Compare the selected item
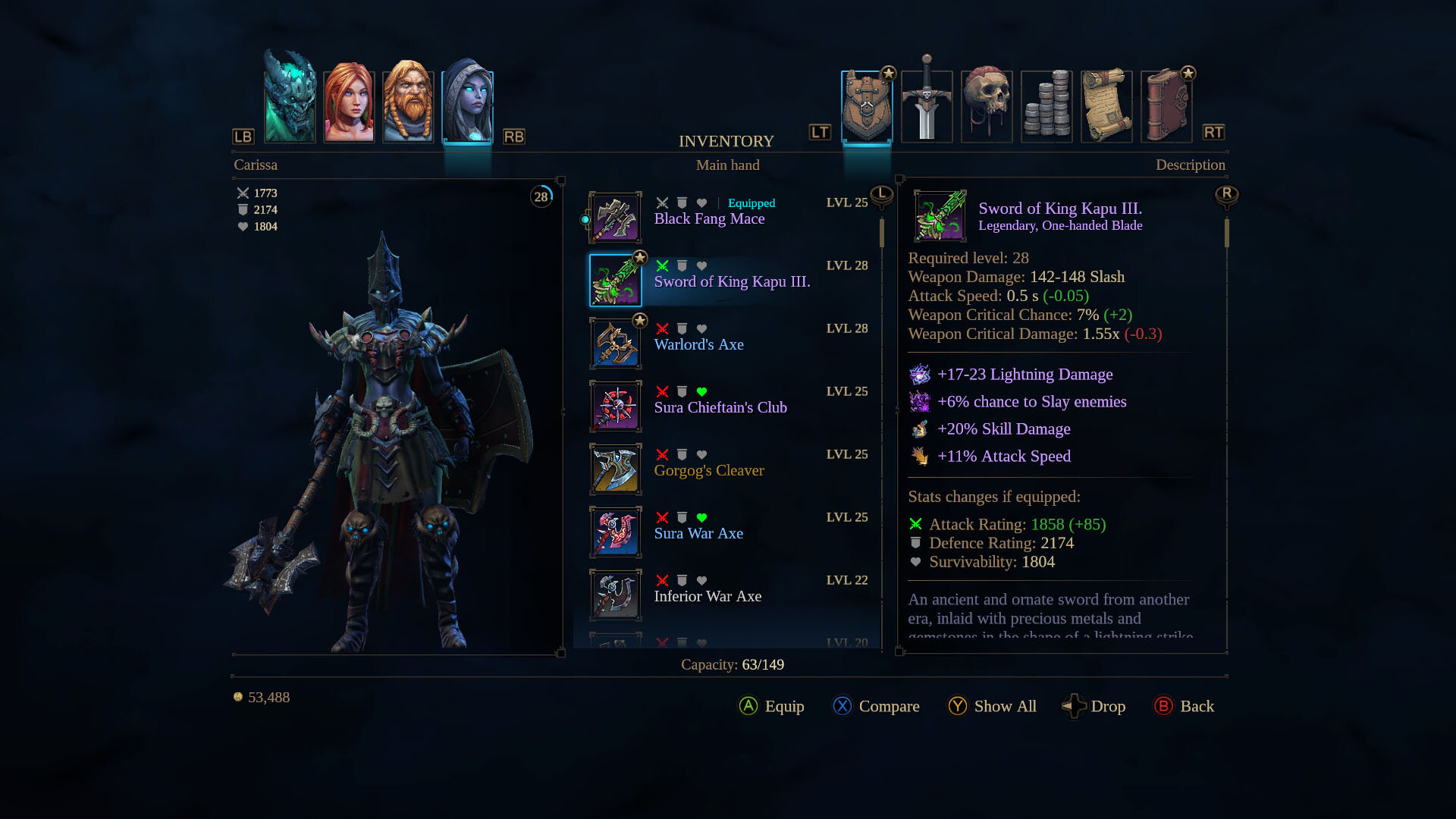The width and height of the screenshot is (1456, 819). 876,706
